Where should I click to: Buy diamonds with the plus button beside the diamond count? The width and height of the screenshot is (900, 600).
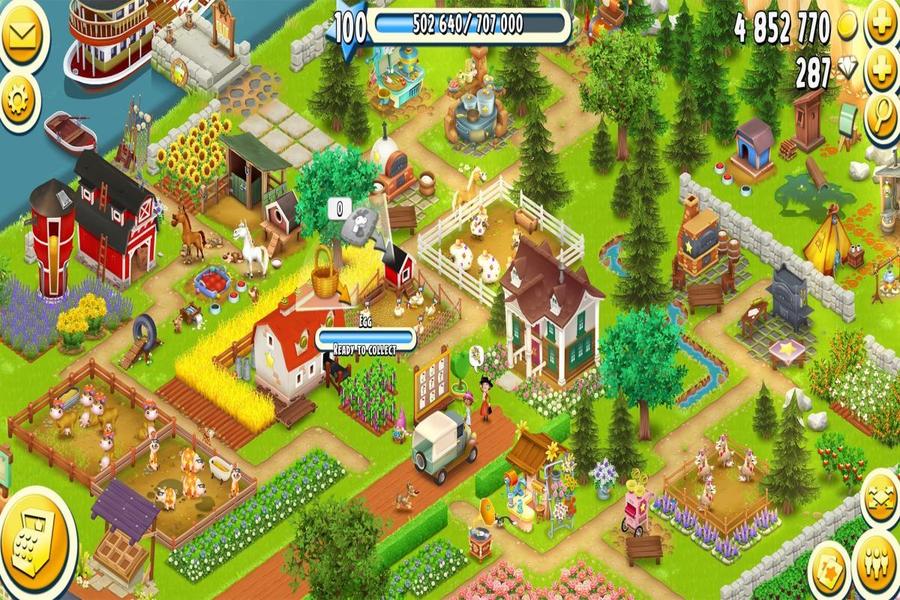click(x=881, y=72)
